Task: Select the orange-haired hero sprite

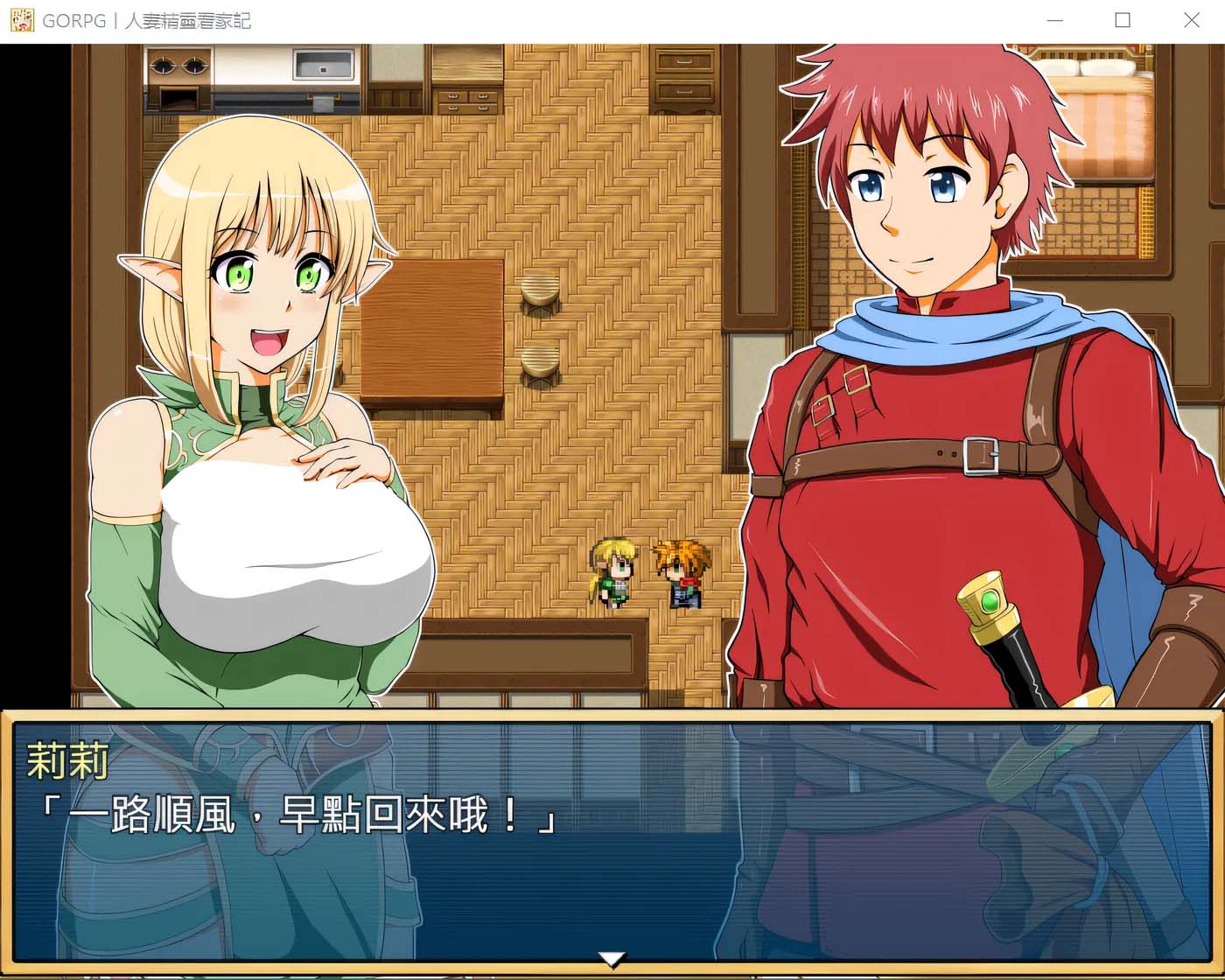Action: [x=682, y=573]
